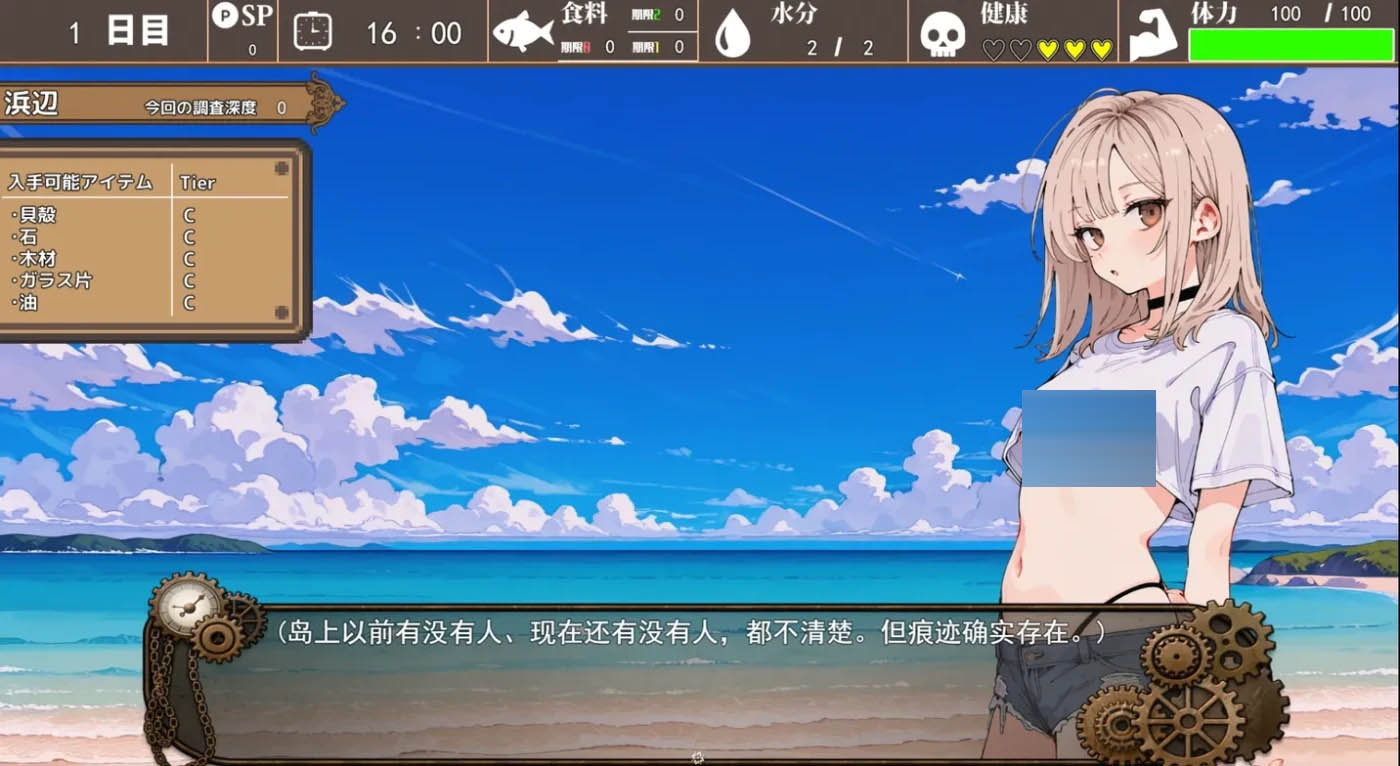Click the flexed arm icon for 体力

click(x=1152, y=31)
